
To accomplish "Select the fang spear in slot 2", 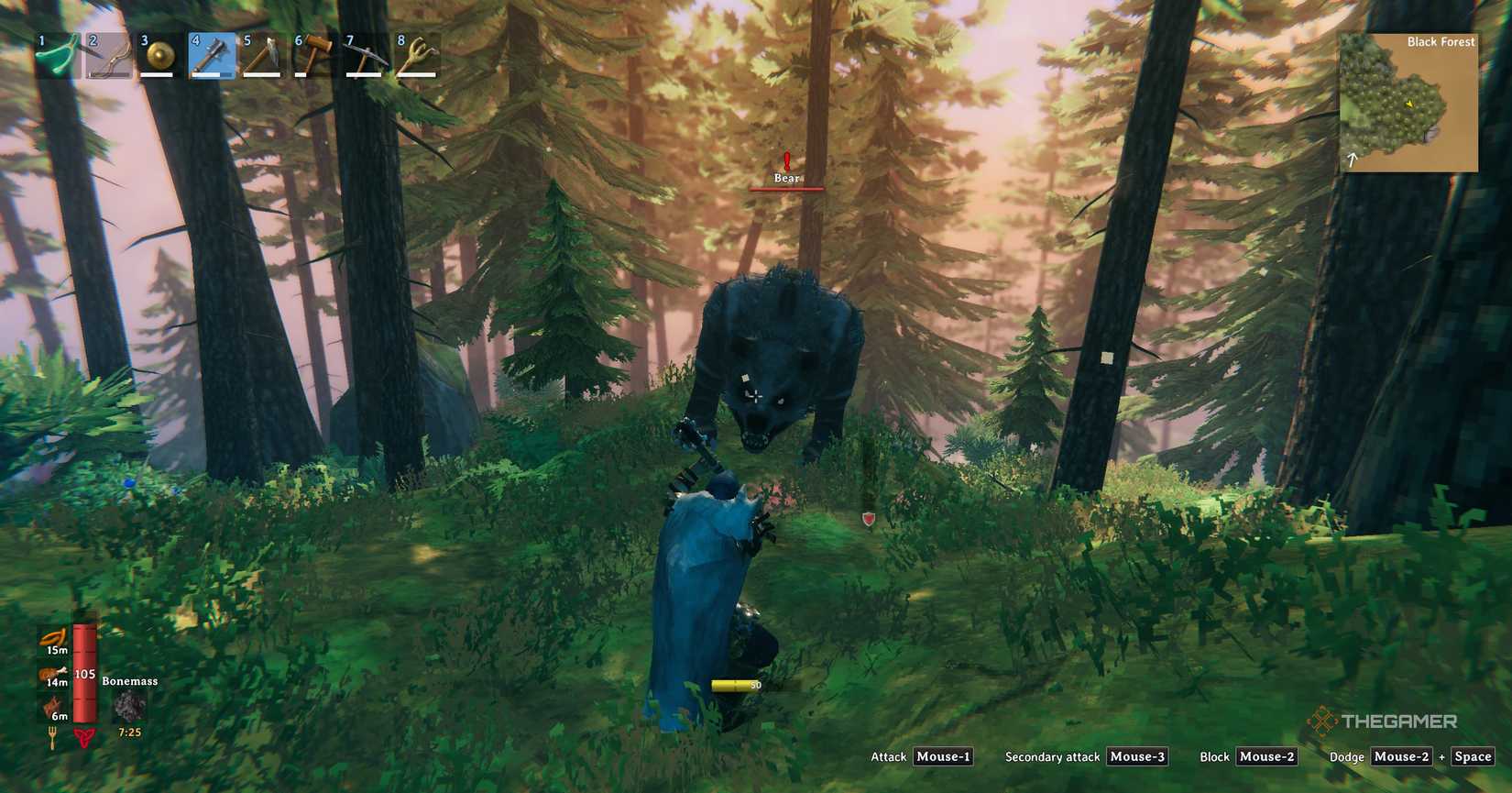I will tap(107, 52).
